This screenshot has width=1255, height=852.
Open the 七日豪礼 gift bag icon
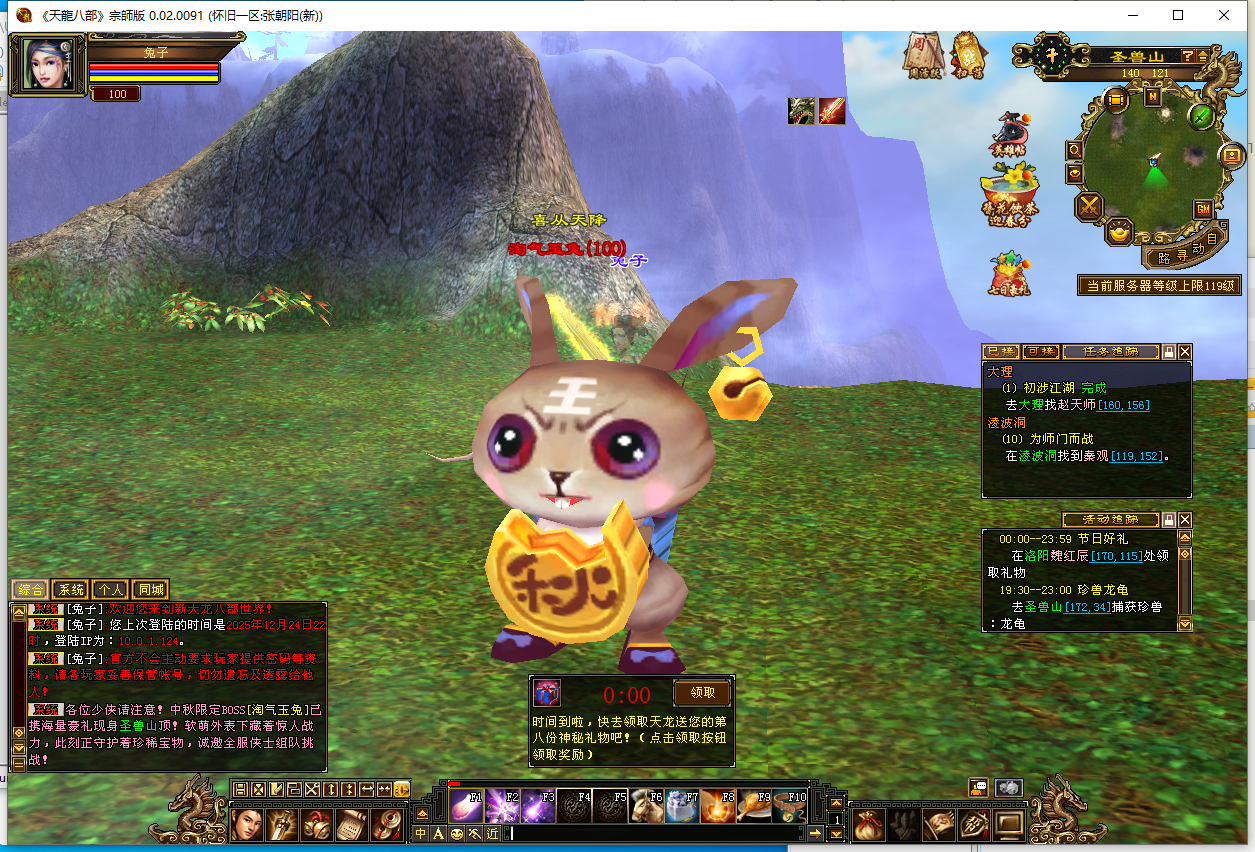pos(1009,272)
